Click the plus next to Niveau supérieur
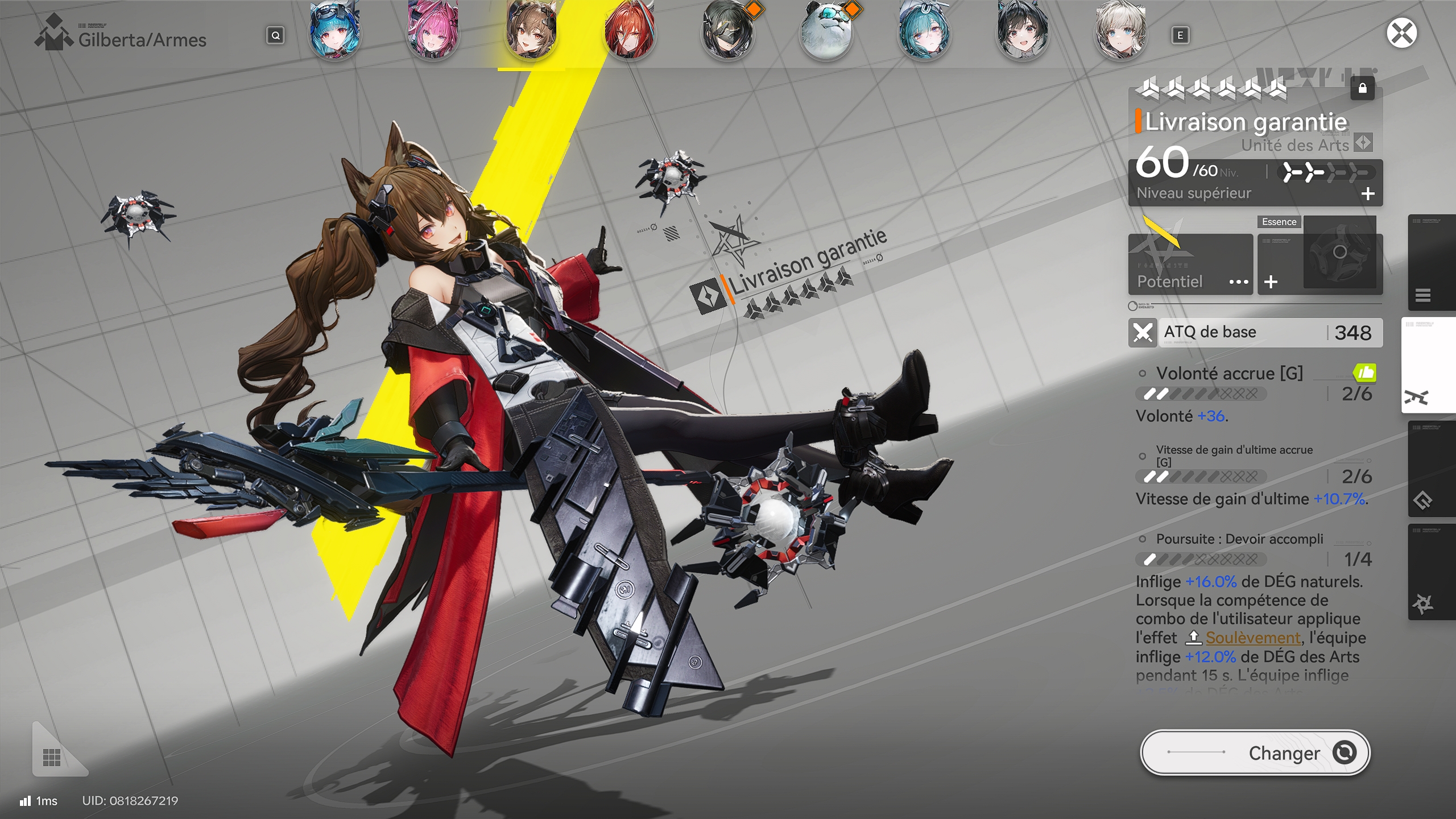The image size is (1456, 819). (1369, 193)
